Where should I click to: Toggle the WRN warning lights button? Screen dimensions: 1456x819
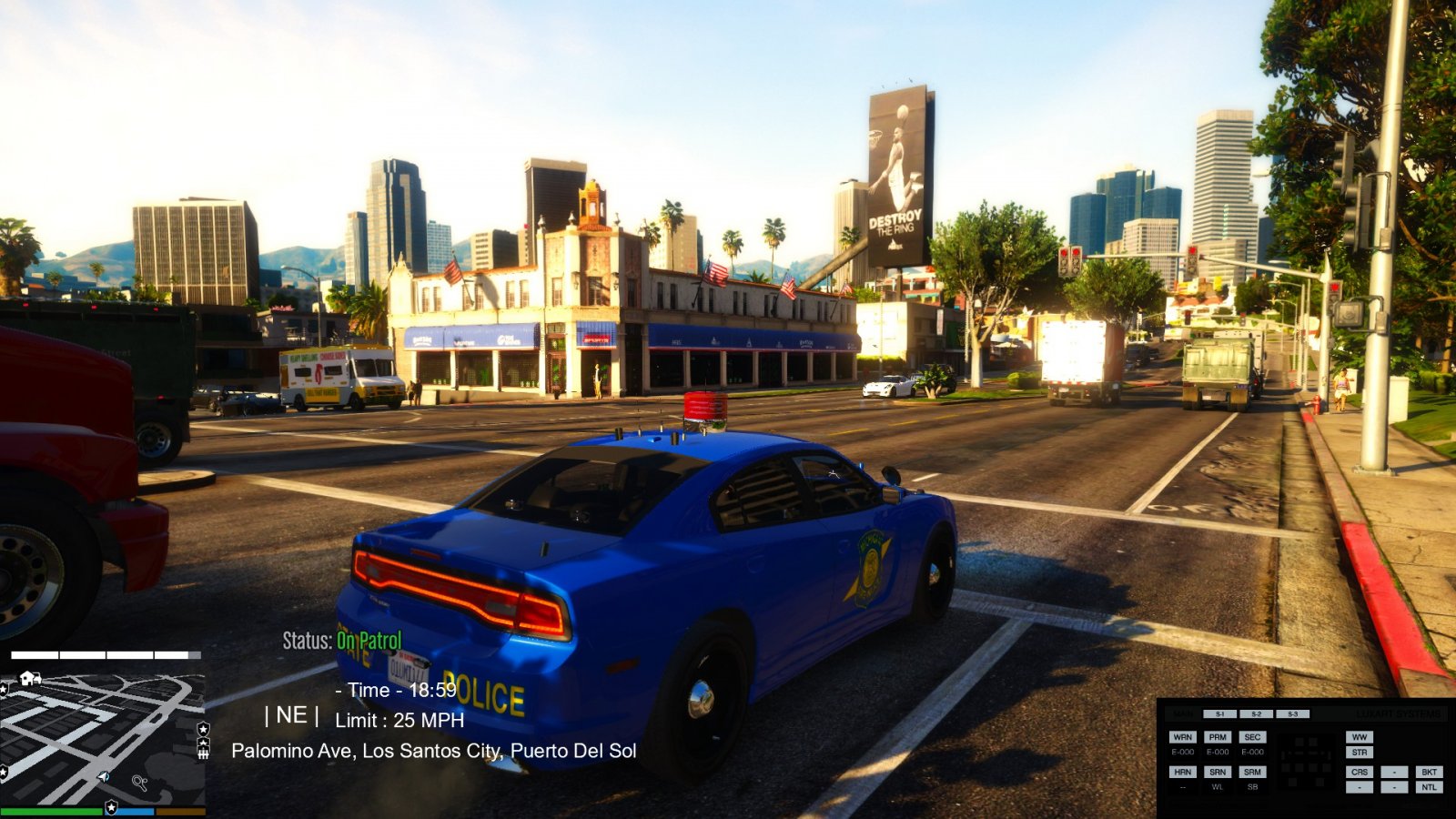(1182, 737)
